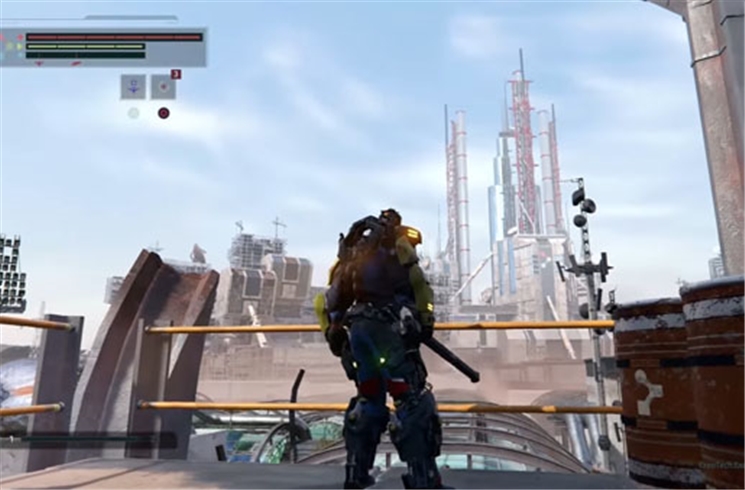Image resolution: width=745 pixels, height=490 pixels.
Task: Select the blue drone module slot
Action: (133, 87)
